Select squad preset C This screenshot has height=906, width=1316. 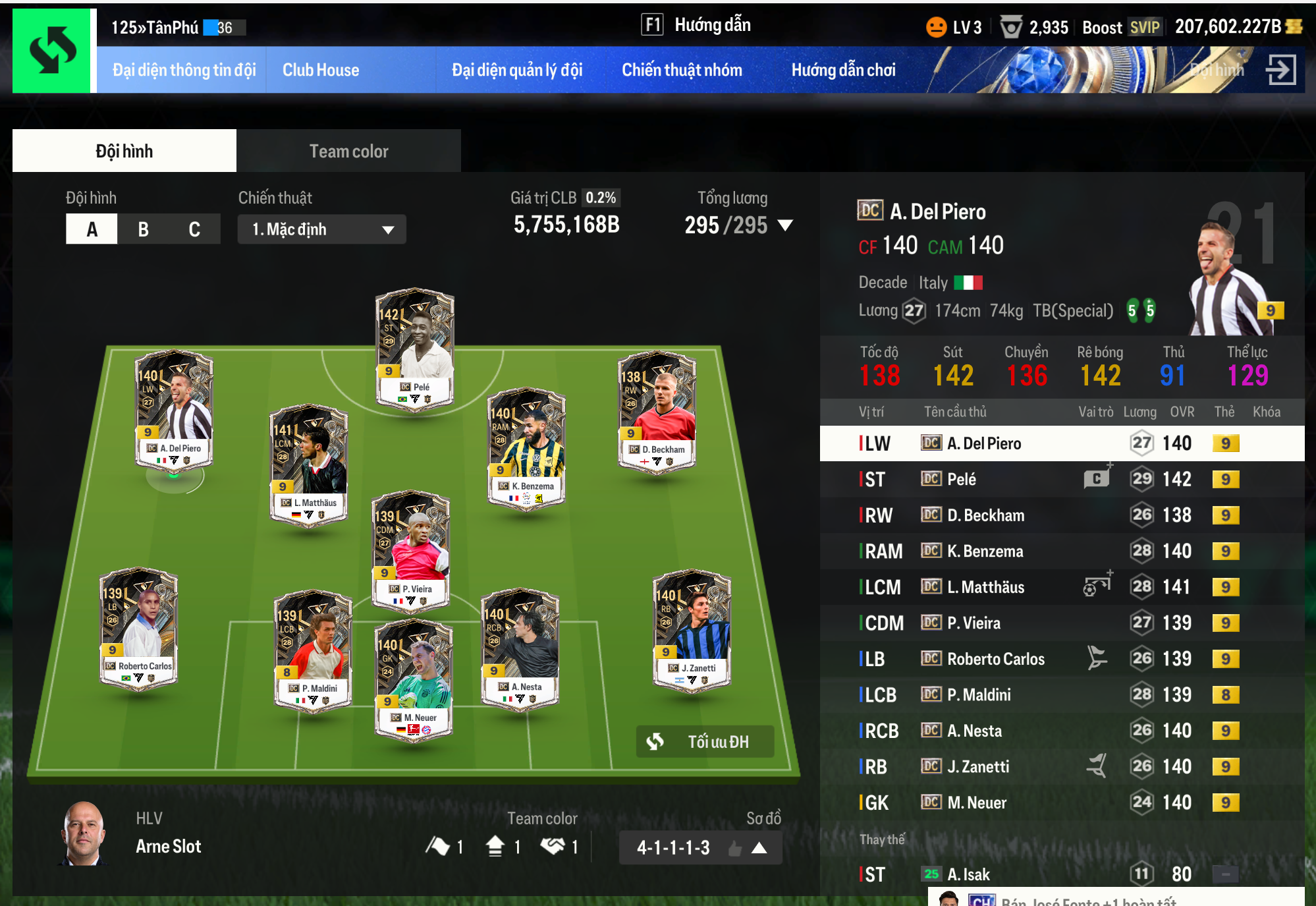[194, 229]
